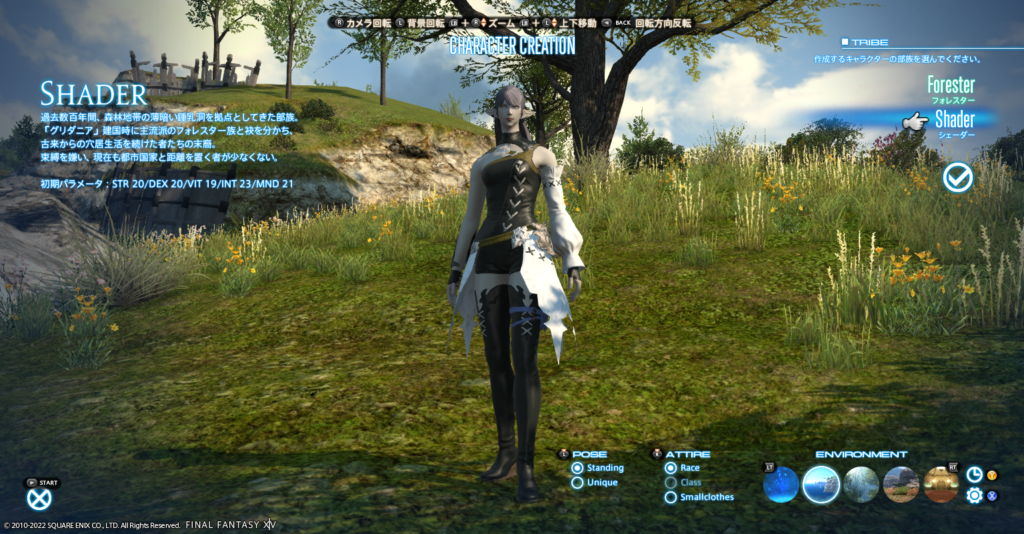Open the gear settings icon
The width and height of the screenshot is (1024, 534).
tap(974, 495)
